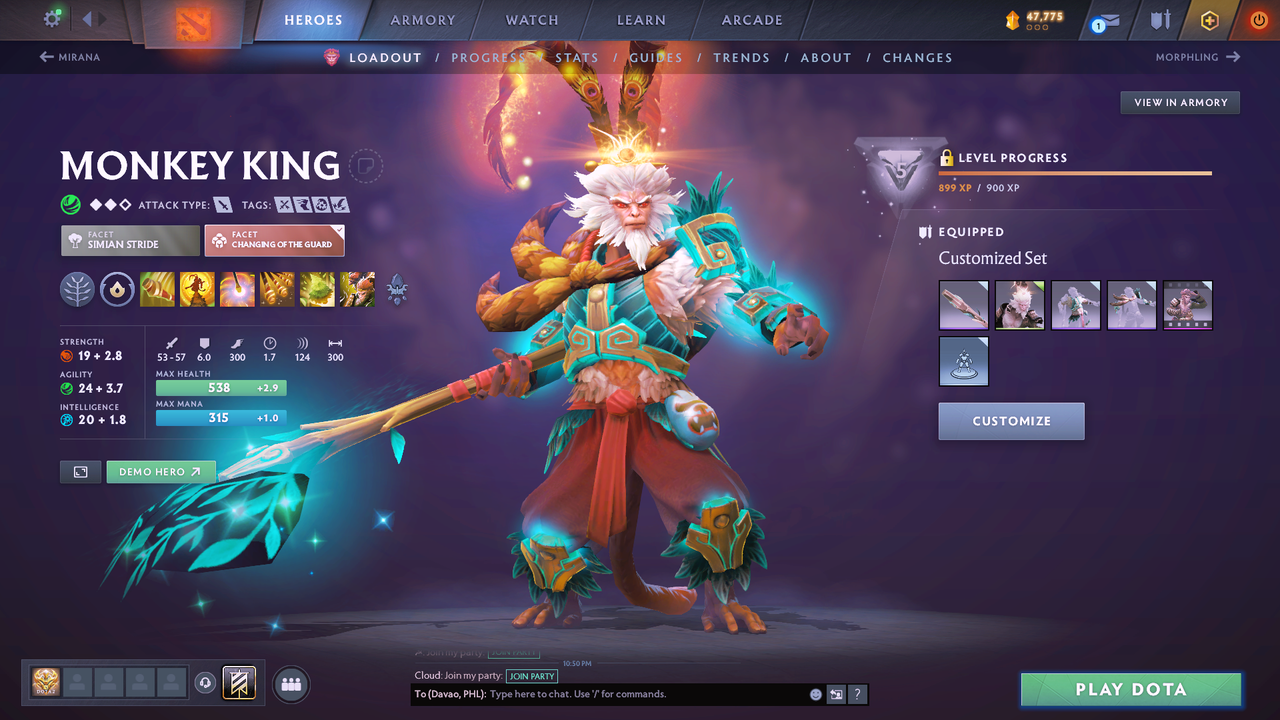Click the CUSTOMIZE button under Equipped set
Screen dimensions: 1280x720
(1011, 421)
